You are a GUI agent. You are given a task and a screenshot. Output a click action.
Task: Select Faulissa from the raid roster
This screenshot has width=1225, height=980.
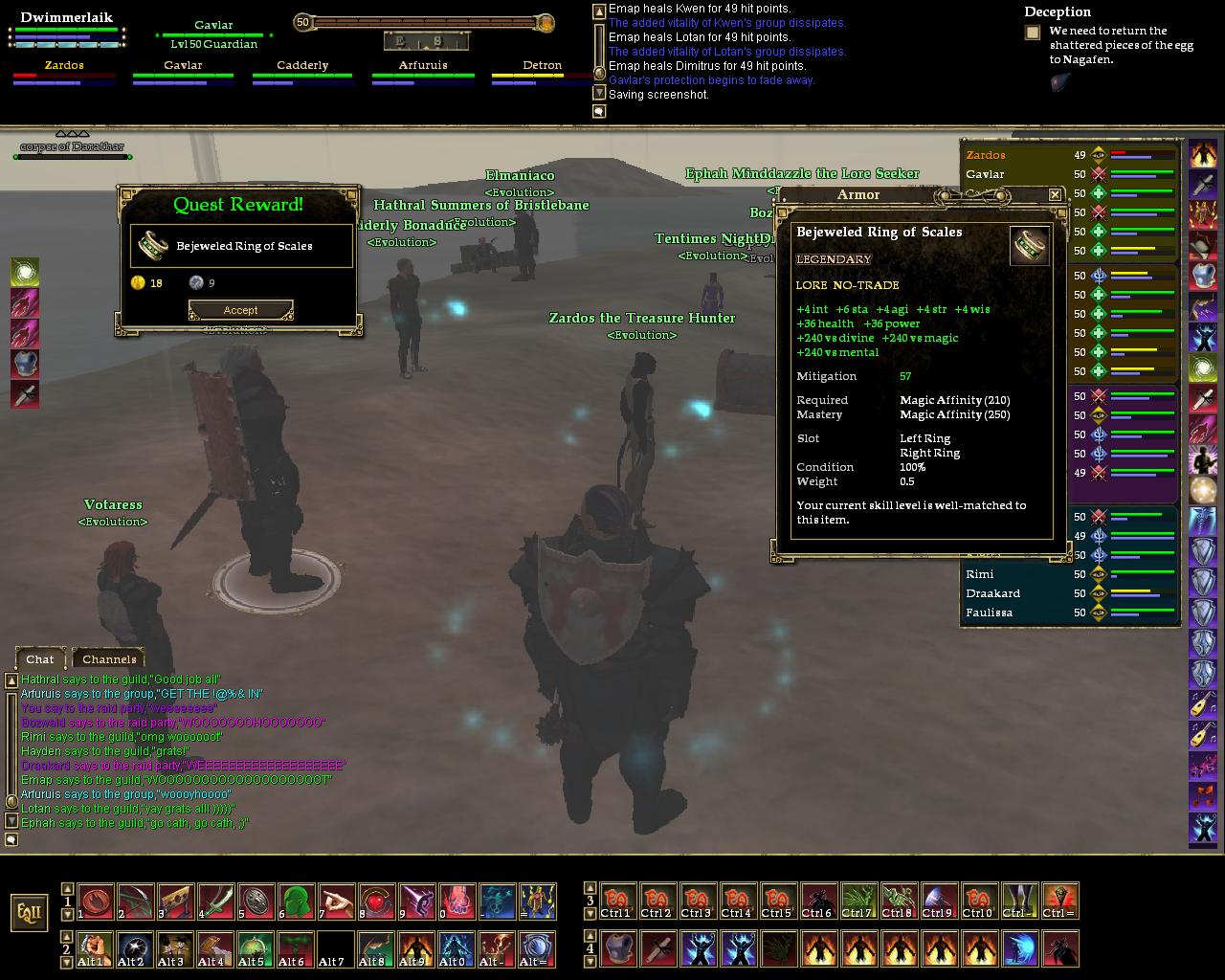[989, 612]
